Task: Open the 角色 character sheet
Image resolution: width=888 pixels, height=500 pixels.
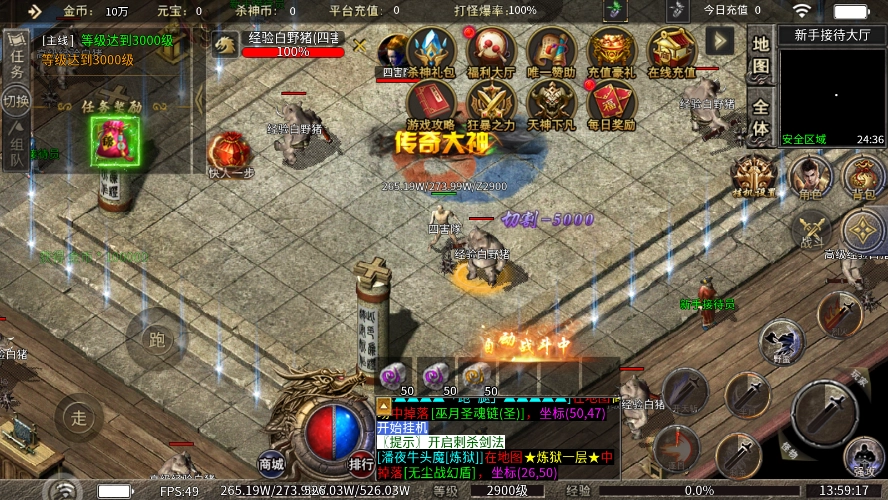Action: pyautogui.click(x=811, y=177)
